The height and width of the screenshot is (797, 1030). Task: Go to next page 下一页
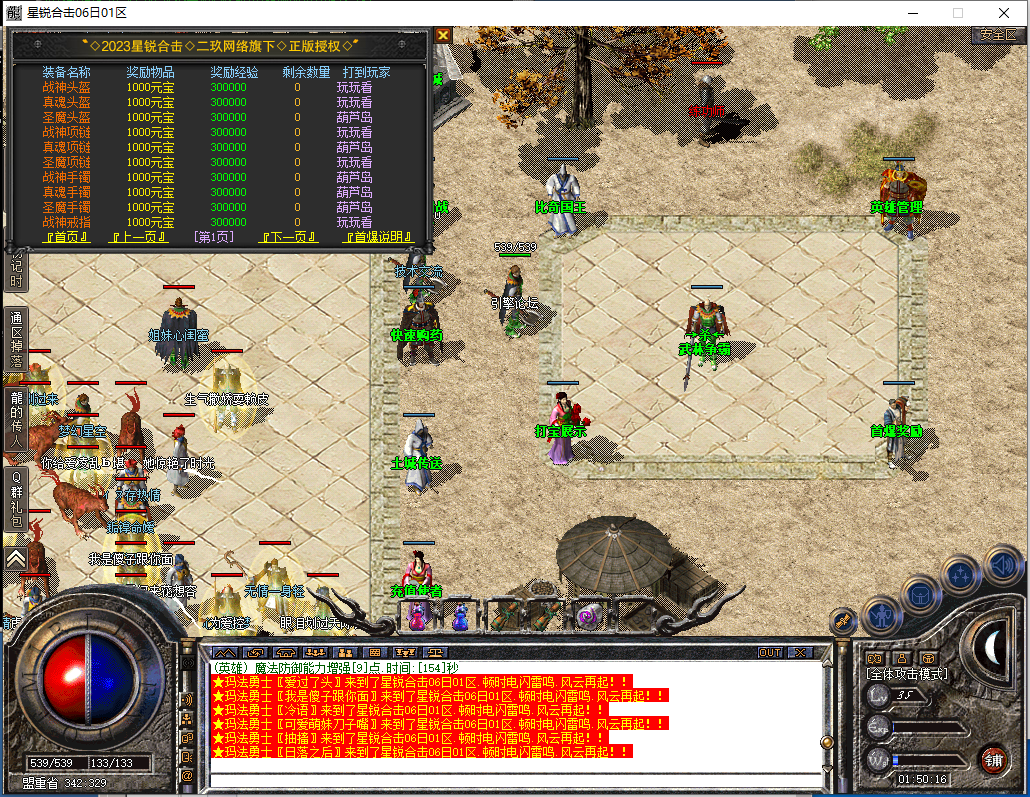tap(288, 238)
